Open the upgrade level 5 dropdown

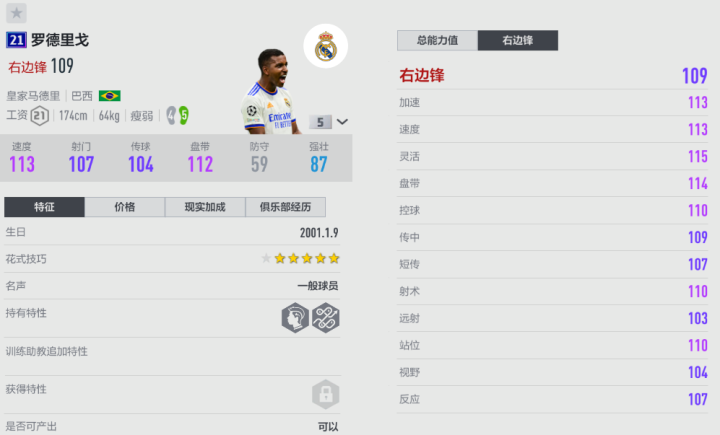[329, 122]
